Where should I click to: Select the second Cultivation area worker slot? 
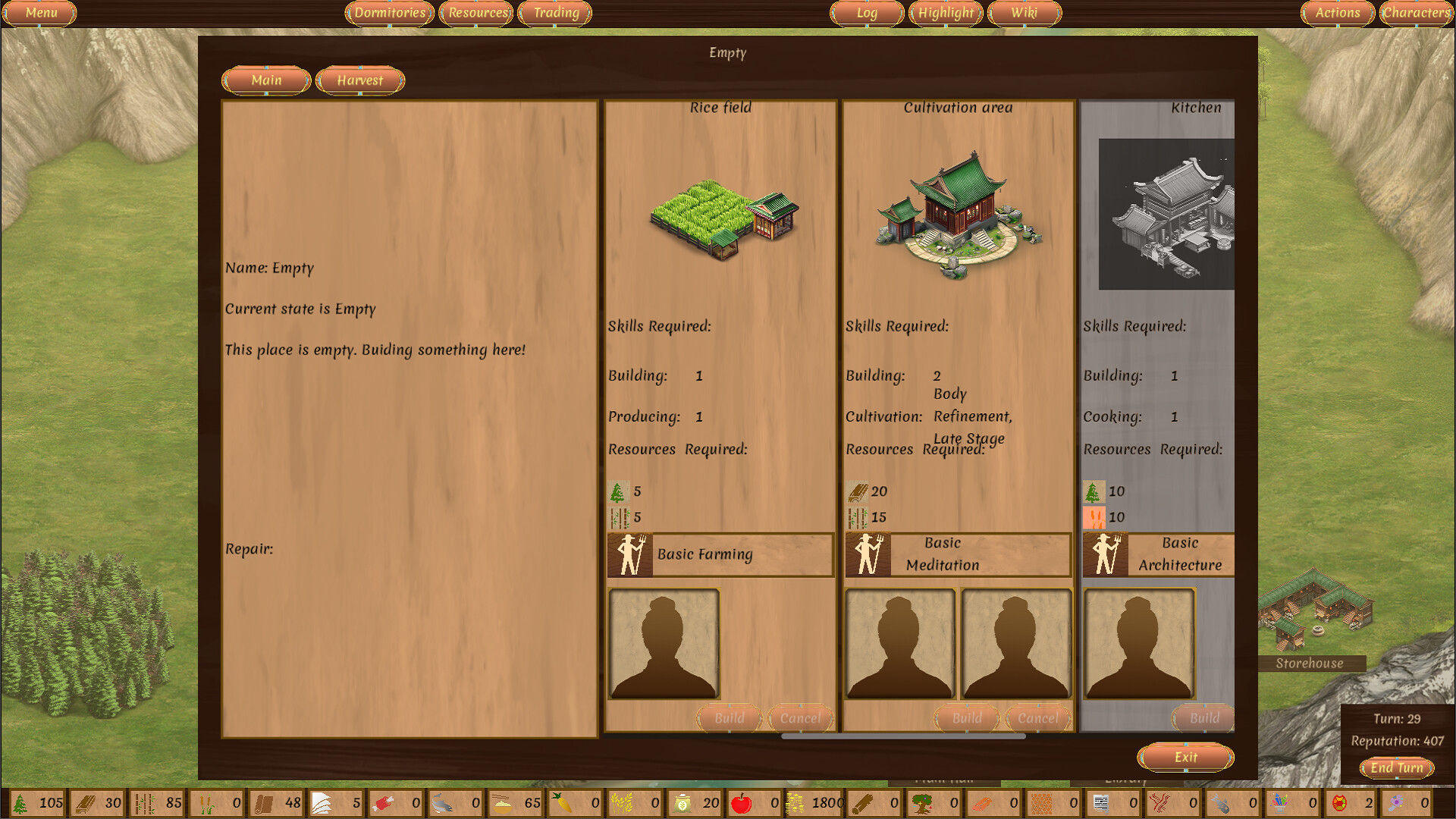pos(1016,643)
